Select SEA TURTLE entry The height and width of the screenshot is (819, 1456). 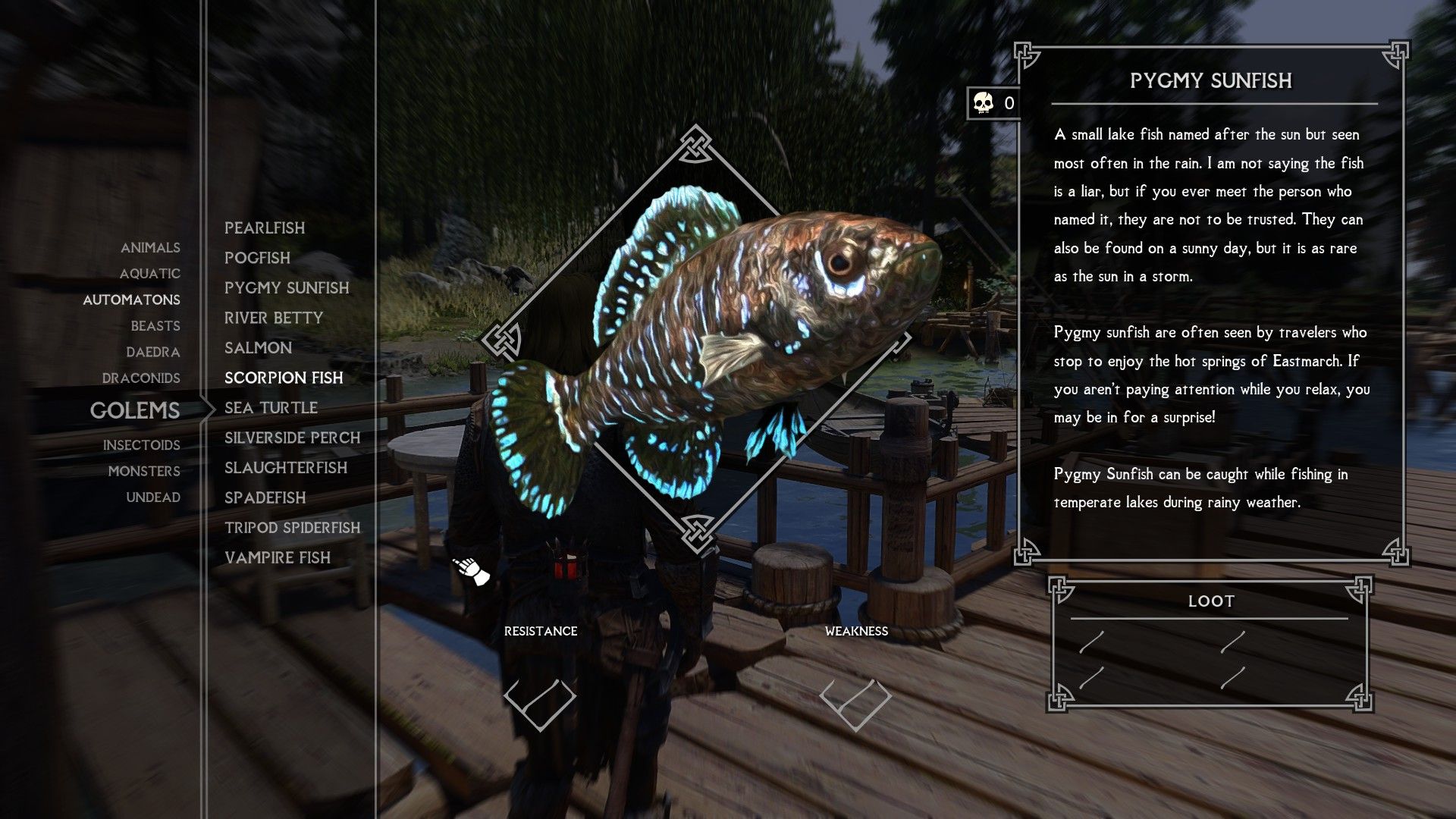pyautogui.click(x=270, y=407)
